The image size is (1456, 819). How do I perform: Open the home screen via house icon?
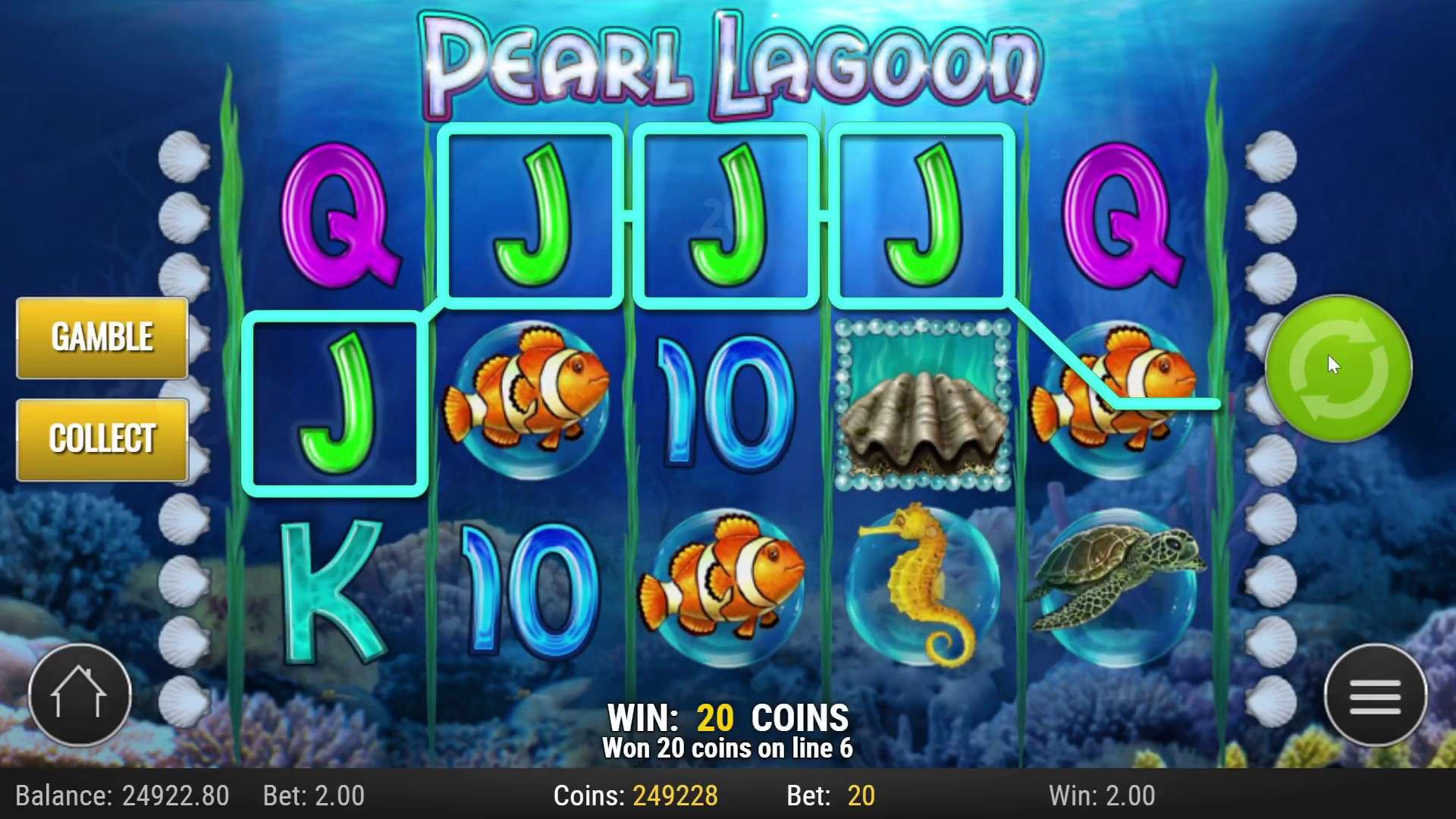[80, 694]
